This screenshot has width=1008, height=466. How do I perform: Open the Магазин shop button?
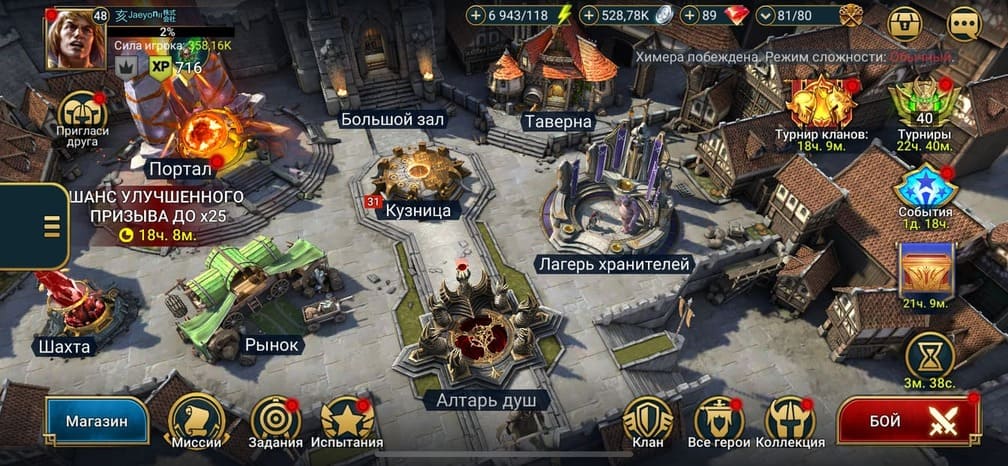point(96,421)
